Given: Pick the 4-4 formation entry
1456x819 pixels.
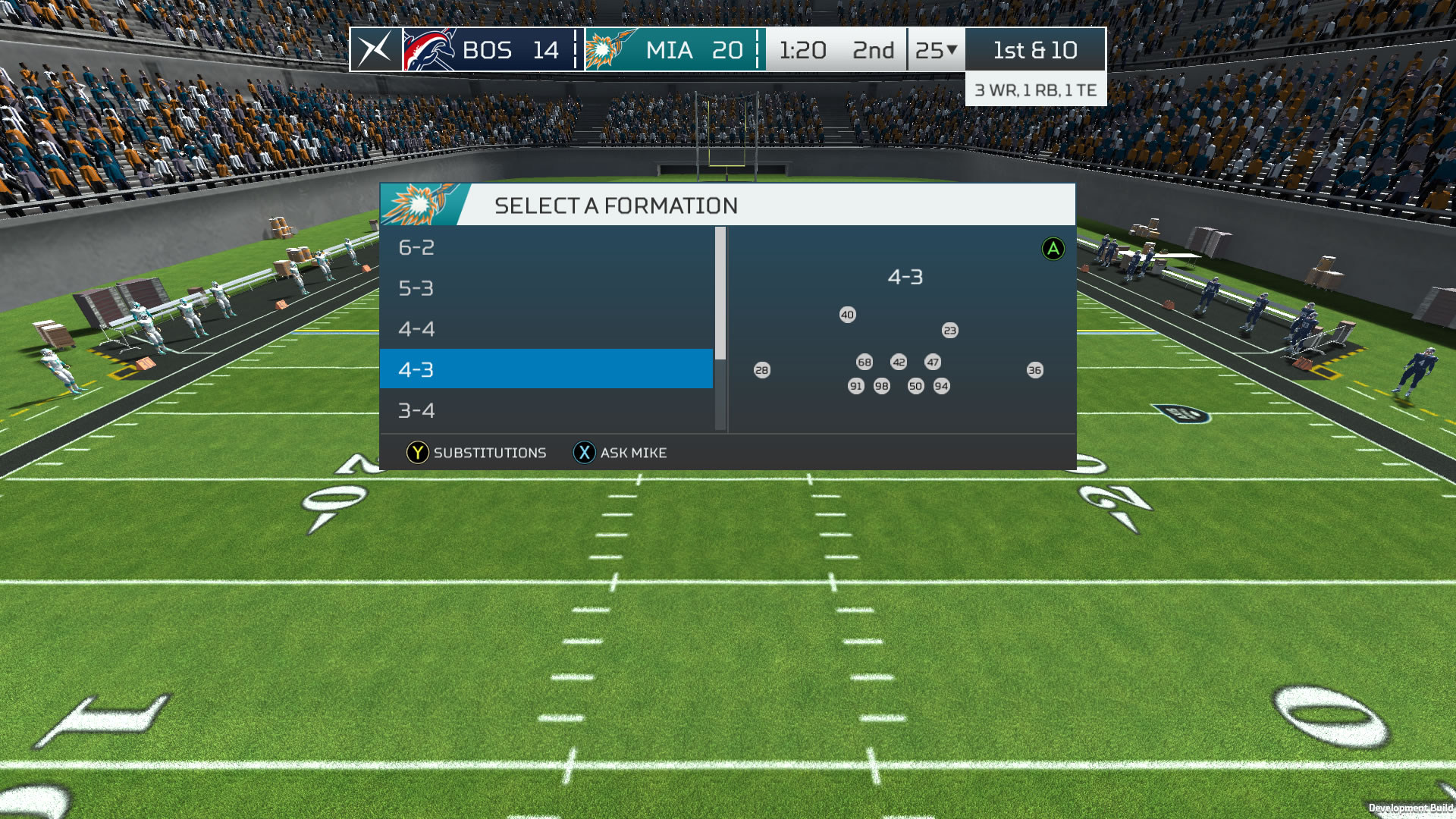Looking at the screenshot, I should coord(546,329).
